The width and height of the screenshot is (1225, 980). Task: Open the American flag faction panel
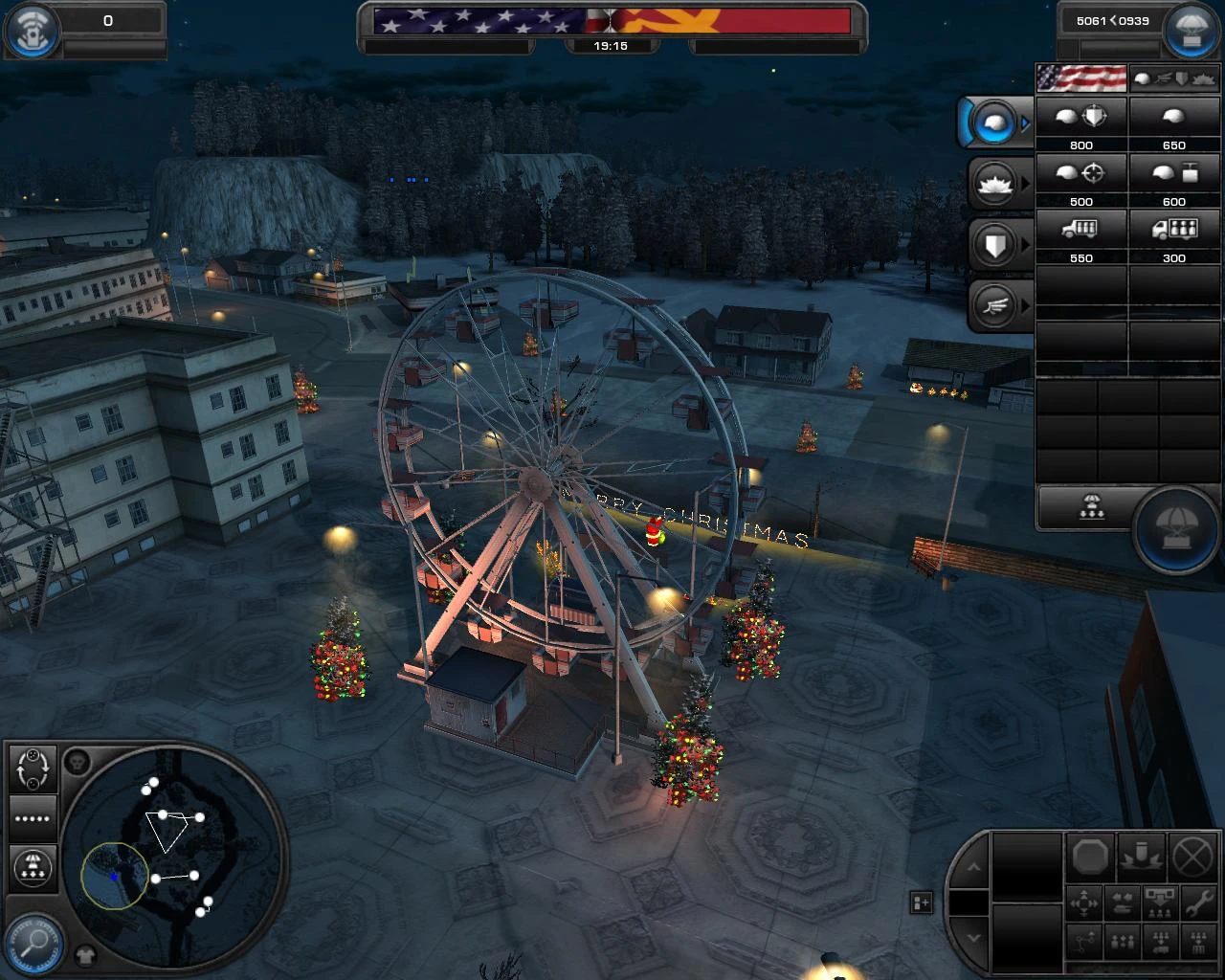pyautogui.click(x=1080, y=78)
